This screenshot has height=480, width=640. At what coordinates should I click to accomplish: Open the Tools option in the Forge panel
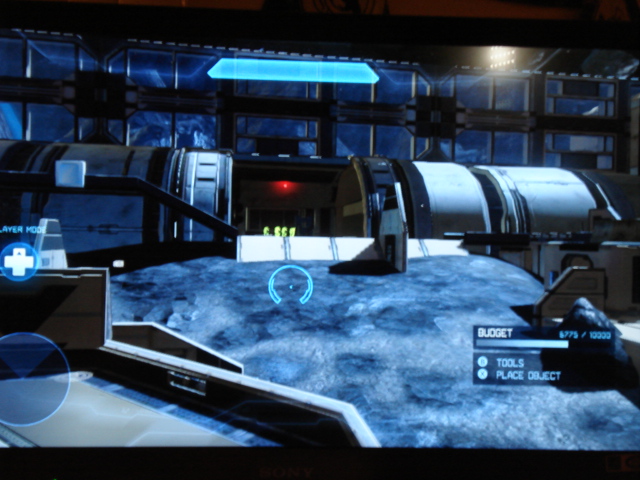[x=509, y=363]
